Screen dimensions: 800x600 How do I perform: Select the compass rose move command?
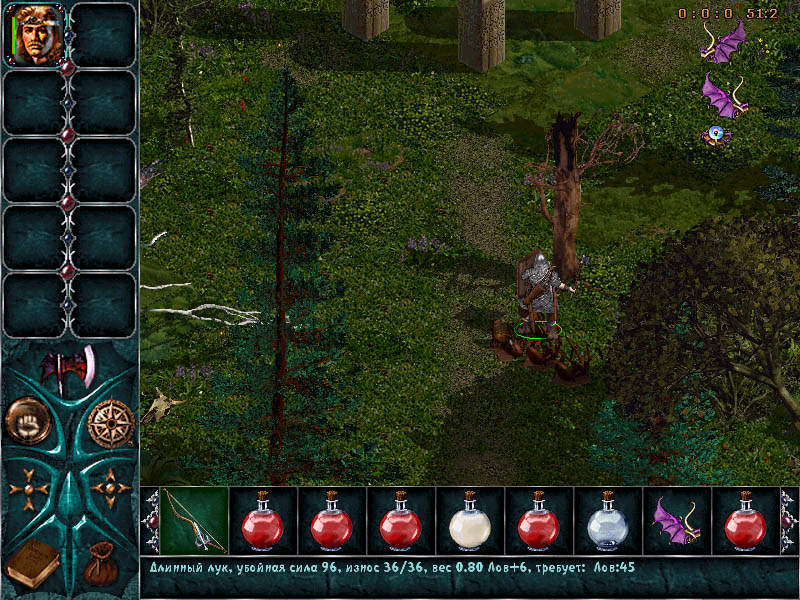[x=110, y=423]
